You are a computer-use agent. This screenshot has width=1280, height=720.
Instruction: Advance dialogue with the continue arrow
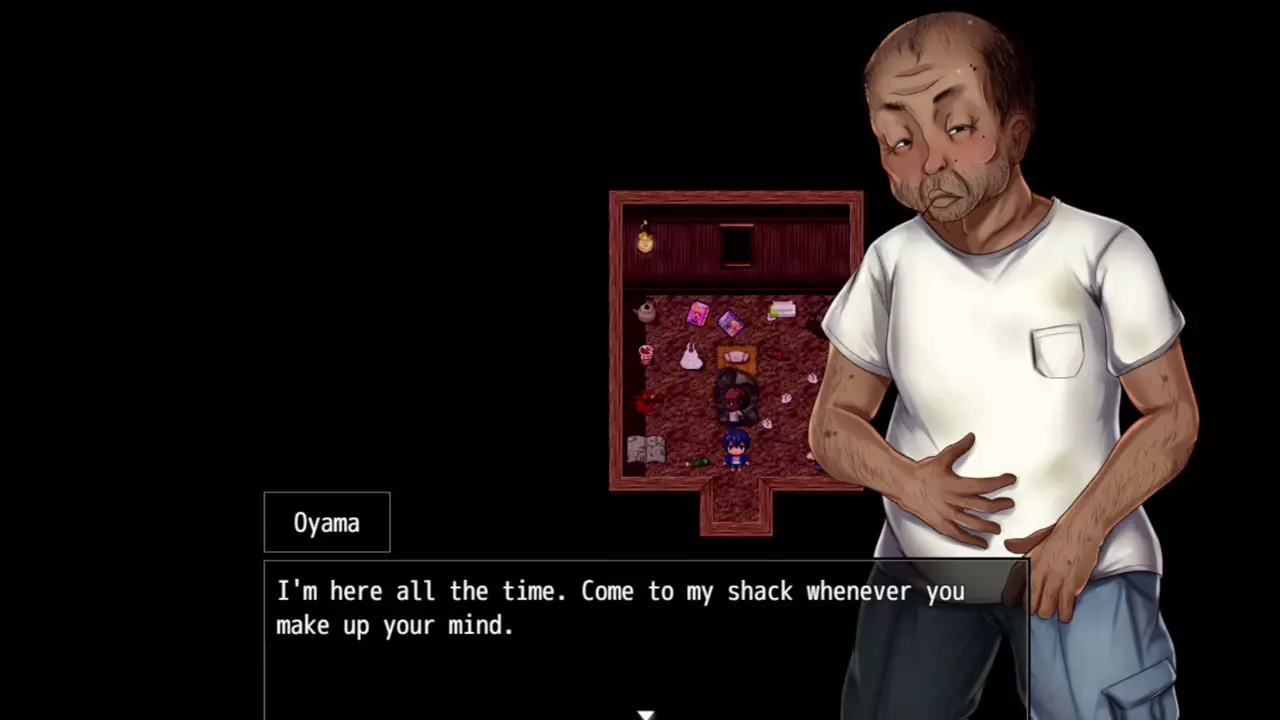click(646, 714)
